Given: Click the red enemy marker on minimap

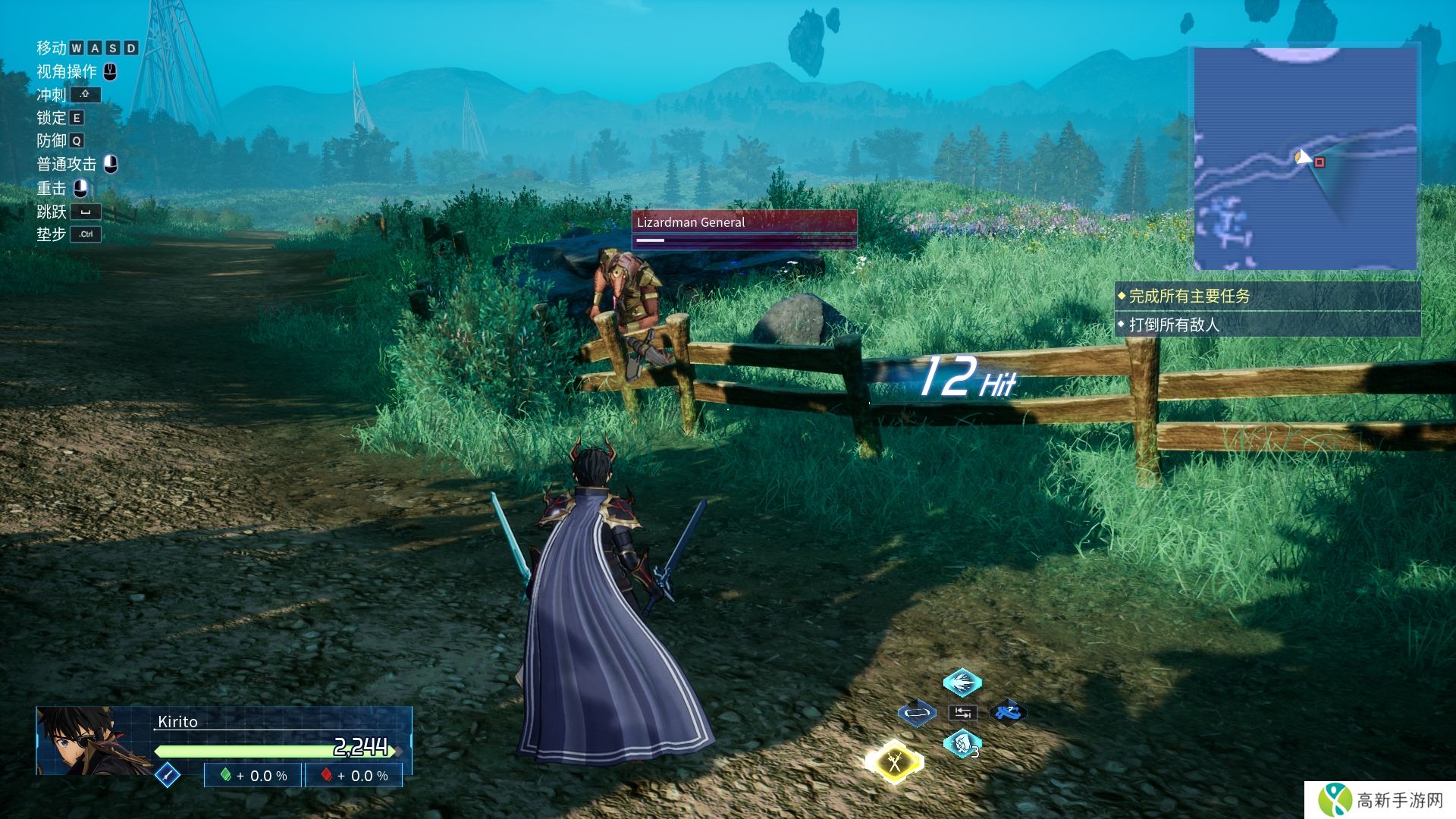Looking at the screenshot, I should click(1319, 162).
